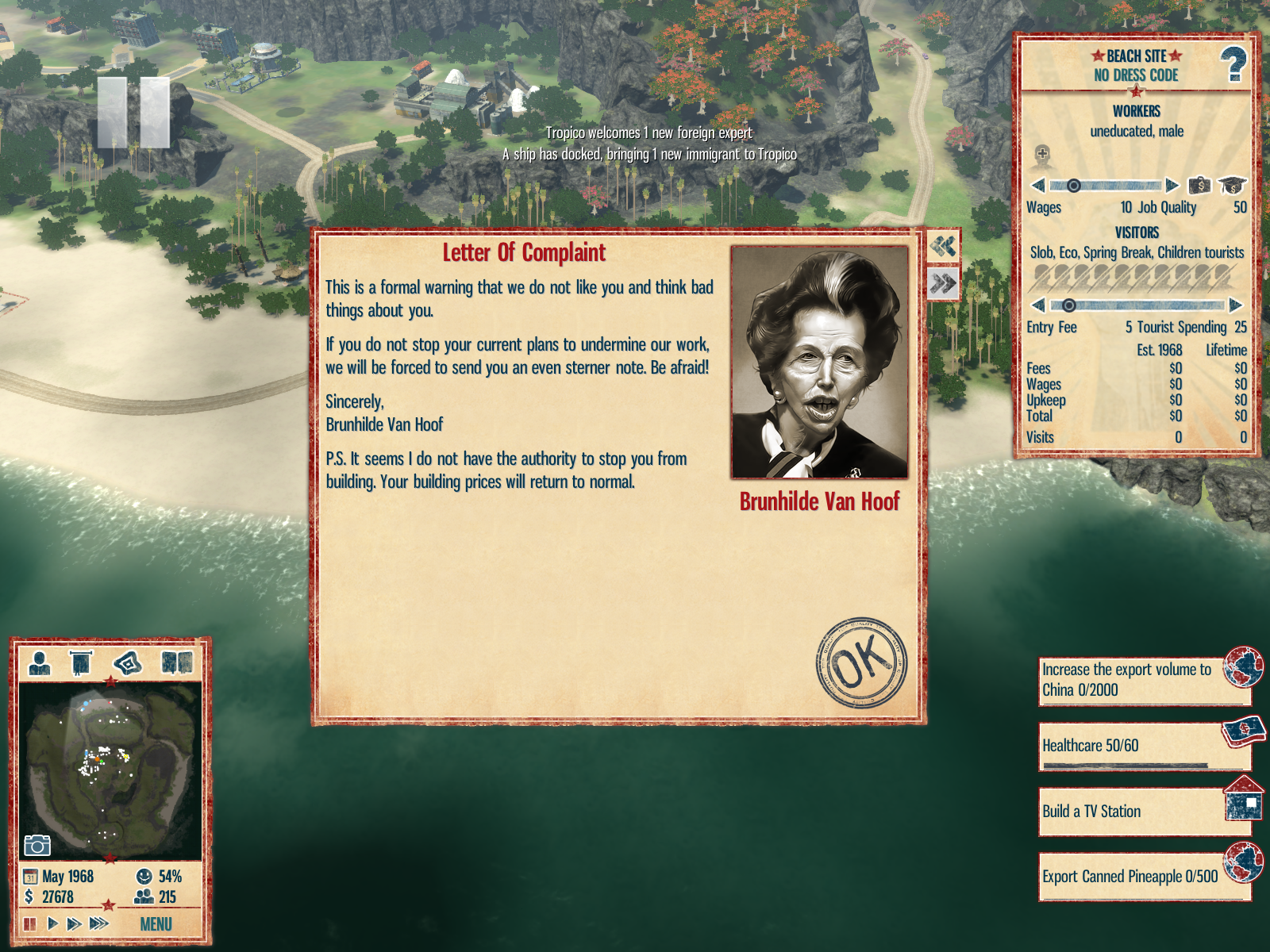Viewport: 1270px width, 952px height.
Task: Open the Beach Site help question mark
Action: point(1233,65)
